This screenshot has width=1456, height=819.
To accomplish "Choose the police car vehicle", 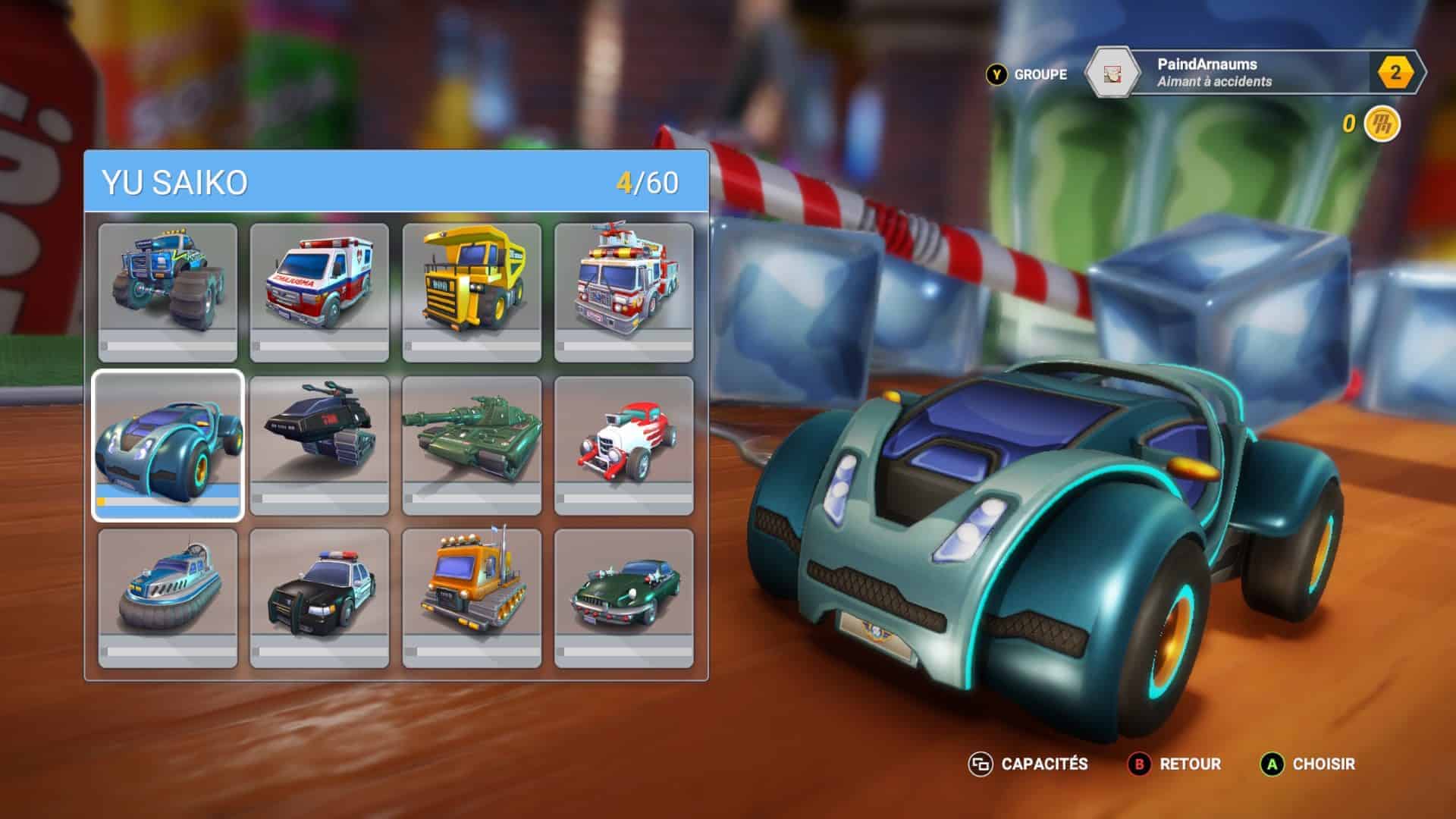I will [x=319, y=598].
